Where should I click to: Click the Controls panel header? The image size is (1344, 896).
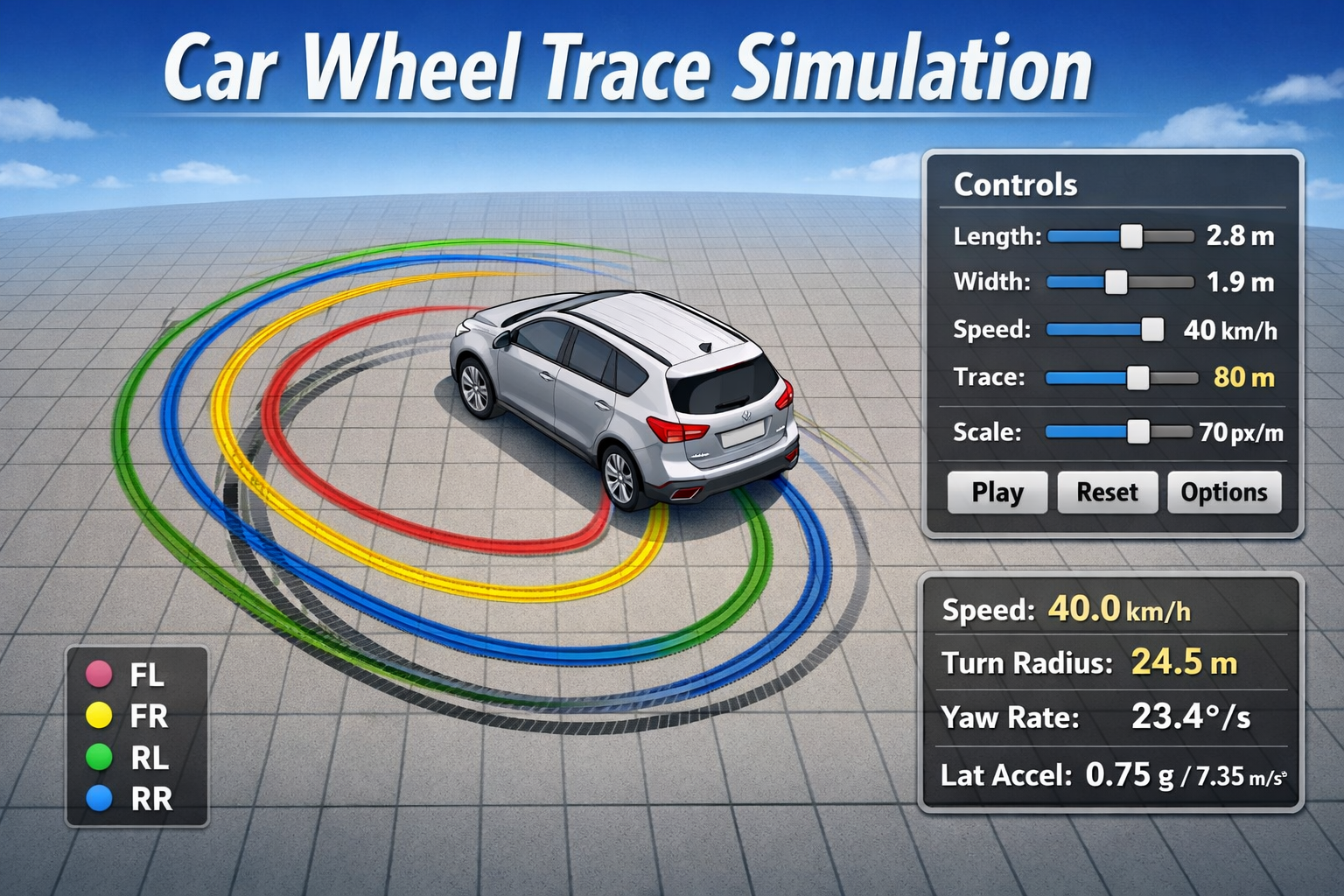click(x=1016, y=185)
